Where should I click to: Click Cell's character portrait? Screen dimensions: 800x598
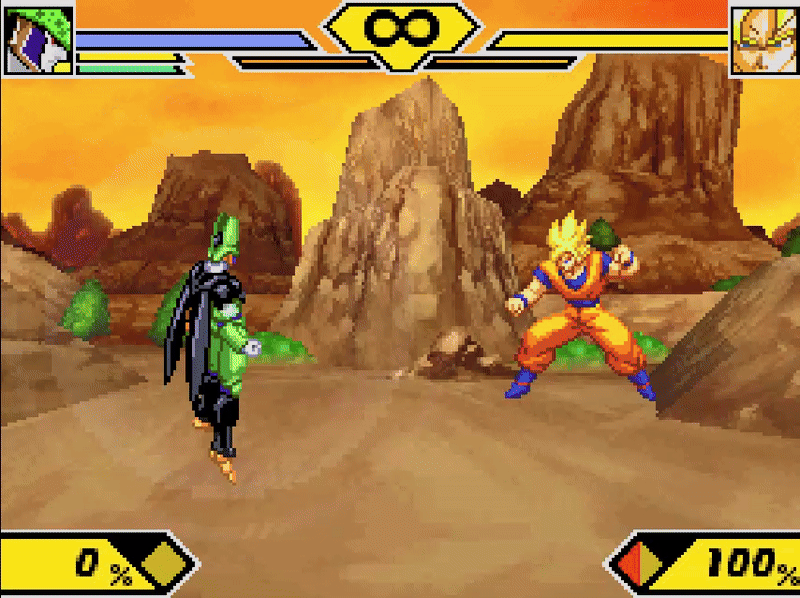(x=38, y=40)
